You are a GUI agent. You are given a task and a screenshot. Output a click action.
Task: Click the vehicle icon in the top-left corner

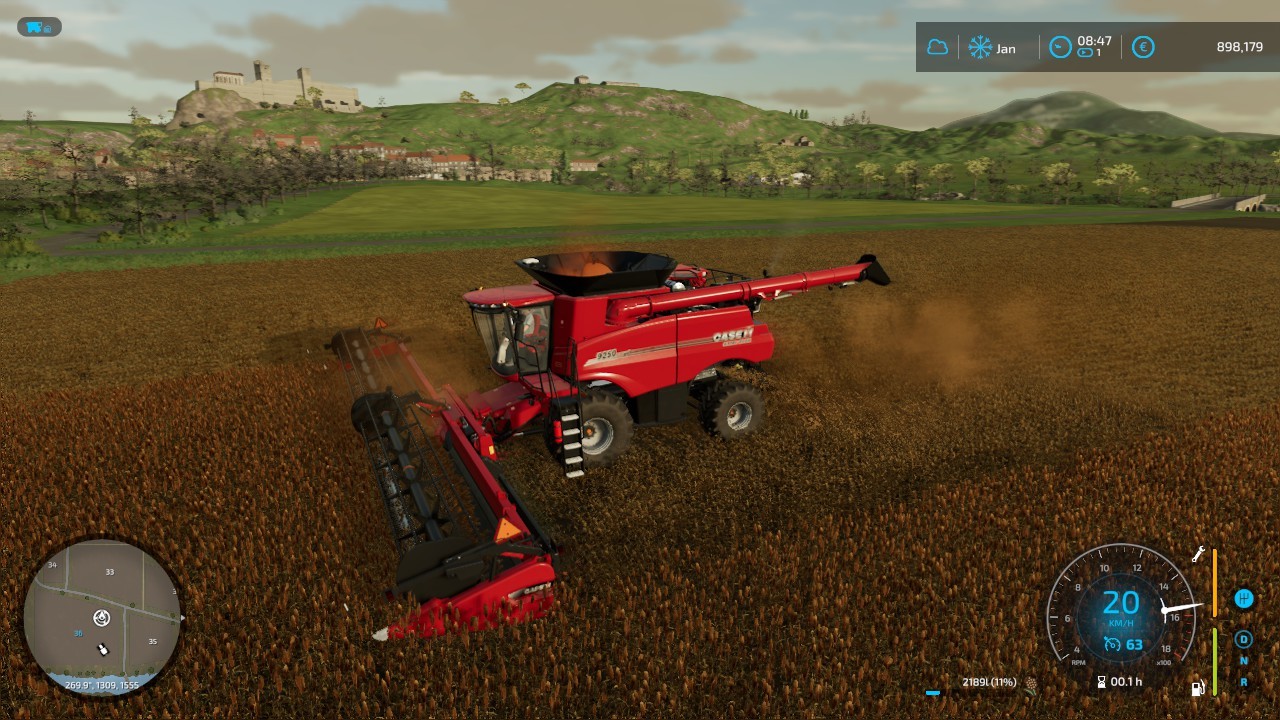pyautogui.click(x=39, y=27)
